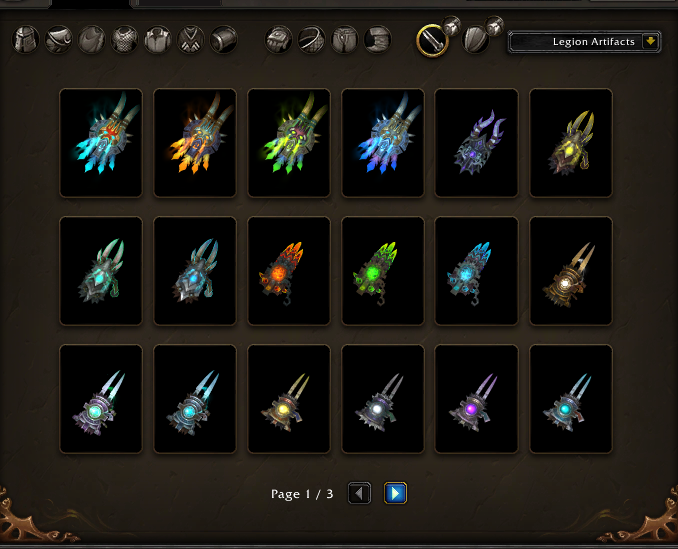Choose the green-flamed fist weapon appearance
The height and width of the screenshot is (549, 678).
[289, 143]
